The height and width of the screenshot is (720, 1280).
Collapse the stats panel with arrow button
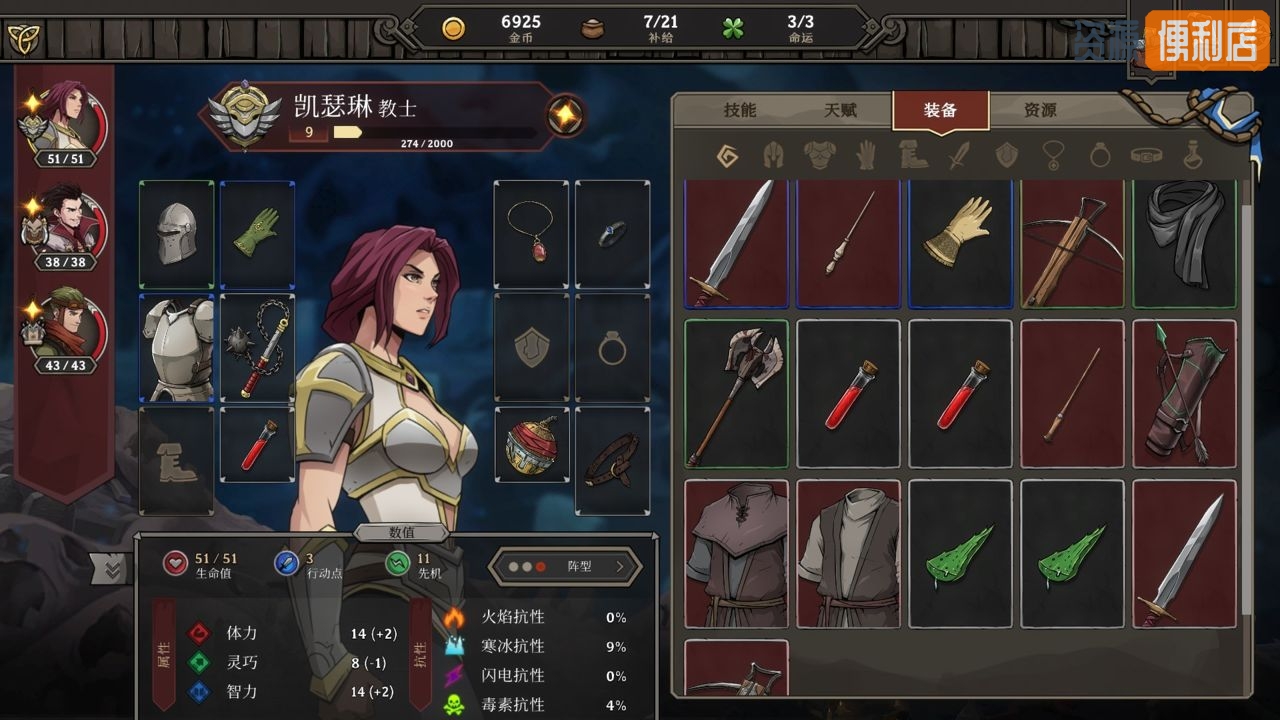pos(111,569)
